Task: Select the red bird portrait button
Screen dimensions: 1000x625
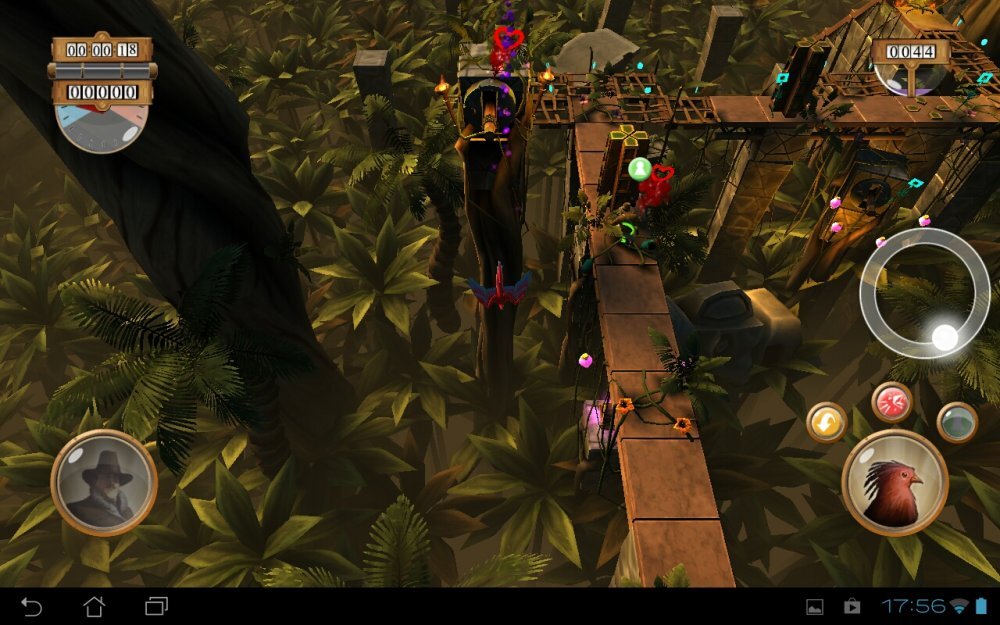Action: 894,483
